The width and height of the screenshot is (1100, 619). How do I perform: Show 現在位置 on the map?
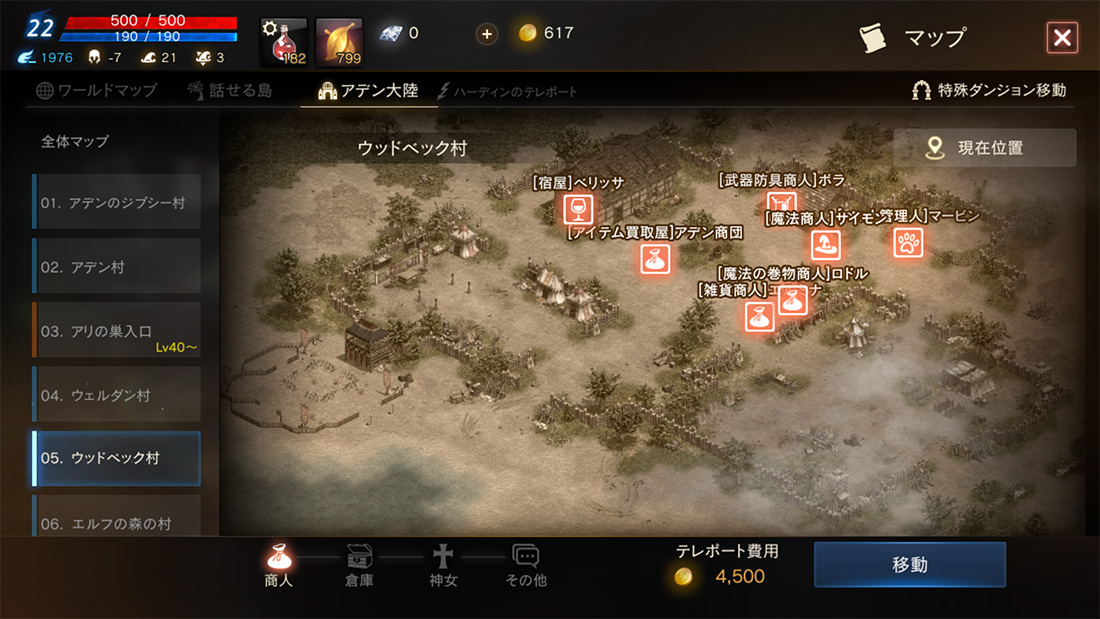click(984, 148)
